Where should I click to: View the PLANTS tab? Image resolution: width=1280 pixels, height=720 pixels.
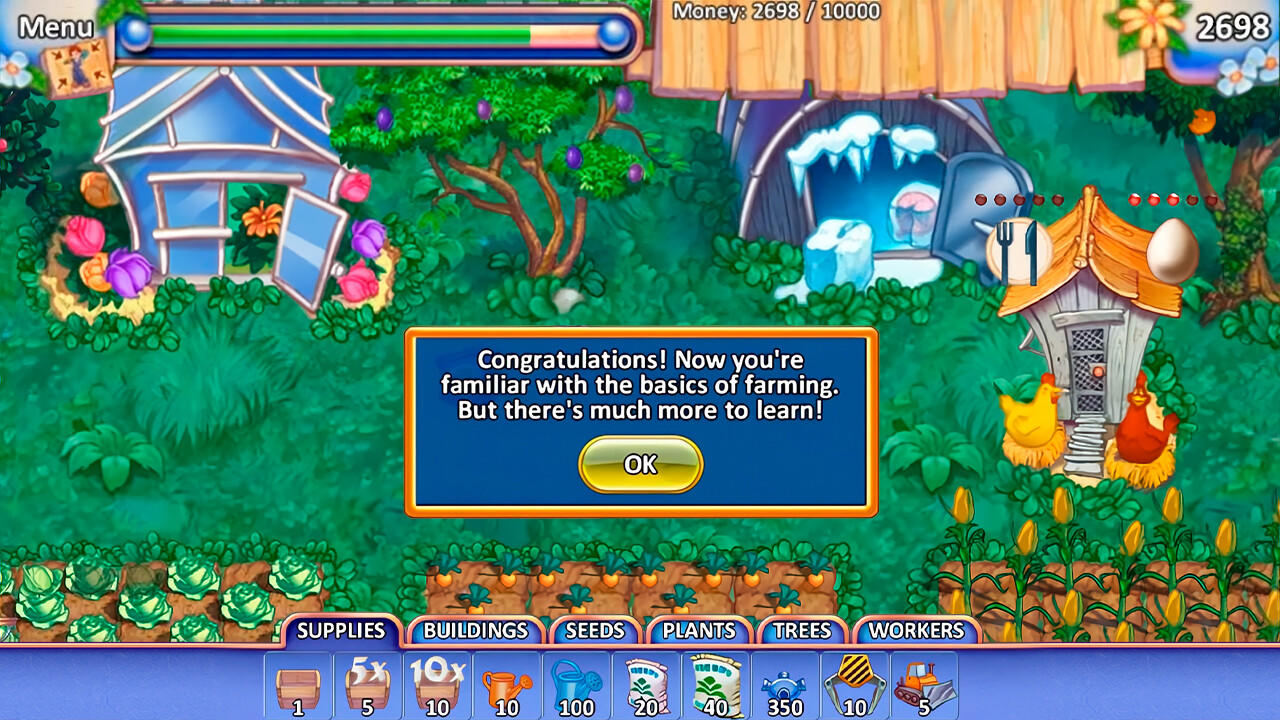698,631
